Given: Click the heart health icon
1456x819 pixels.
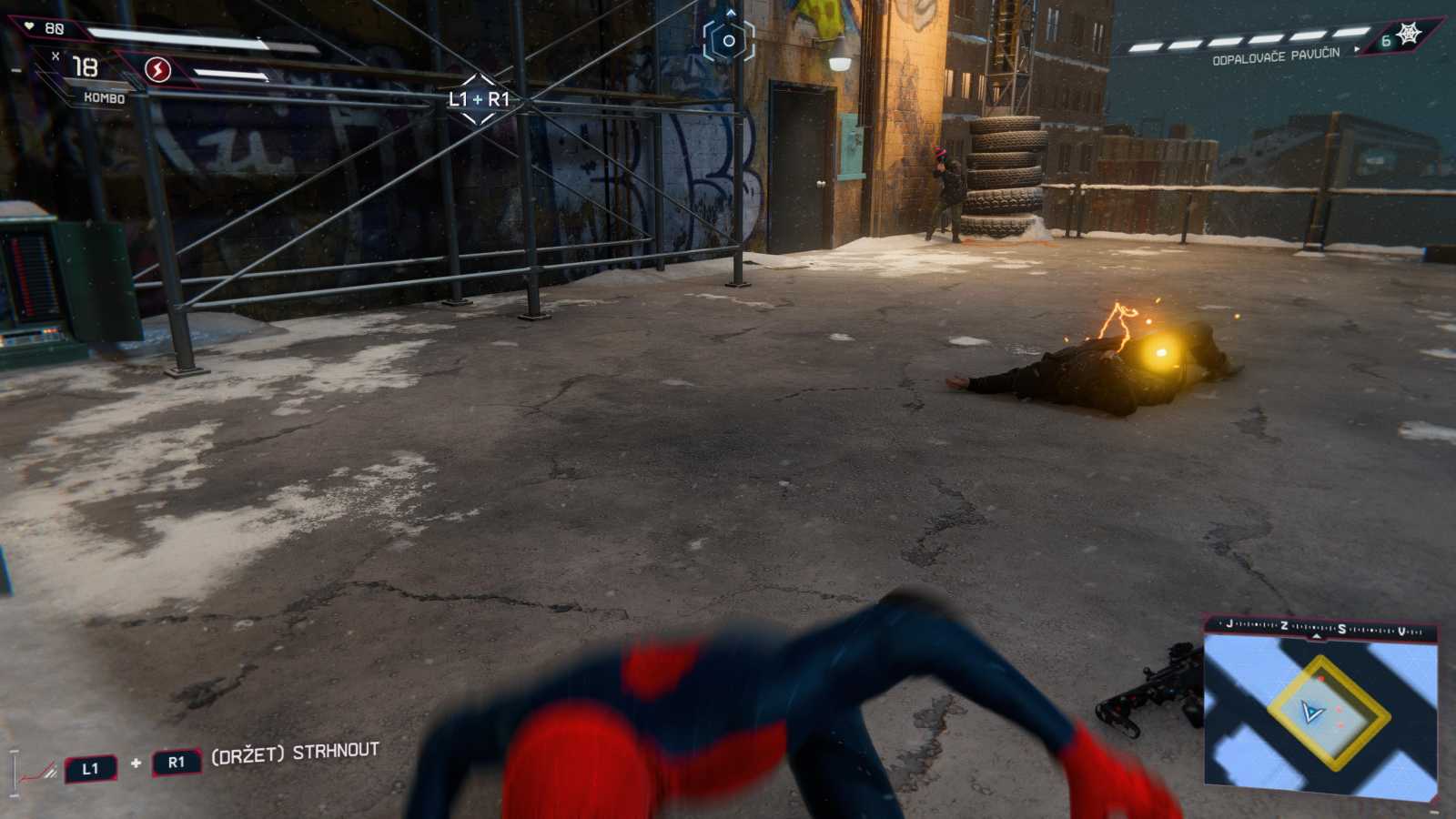Looking at the screenshot, I should pyautogui.click(x=29, y=26).
